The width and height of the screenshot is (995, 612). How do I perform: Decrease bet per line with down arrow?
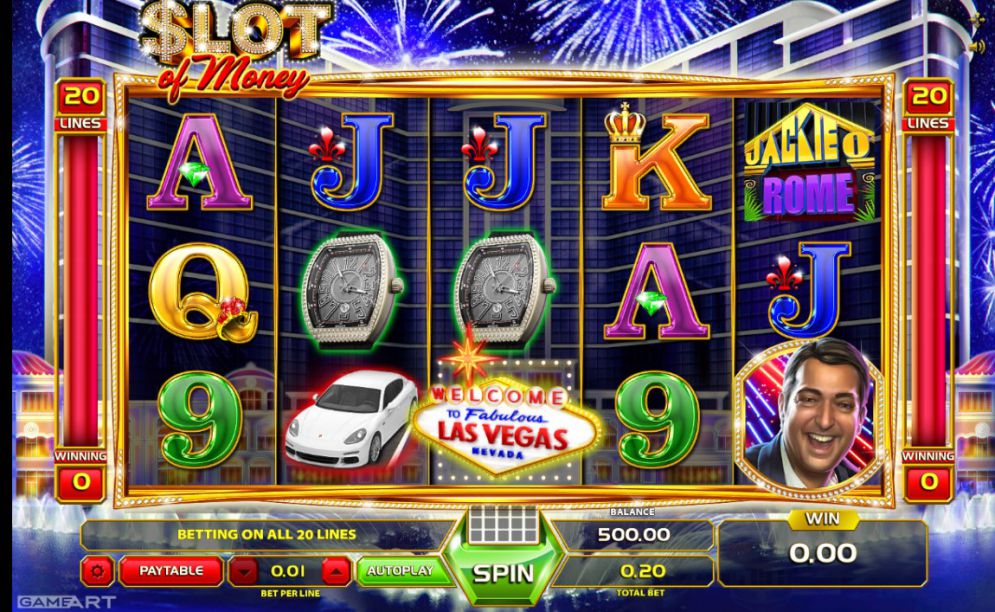(243, 572)
